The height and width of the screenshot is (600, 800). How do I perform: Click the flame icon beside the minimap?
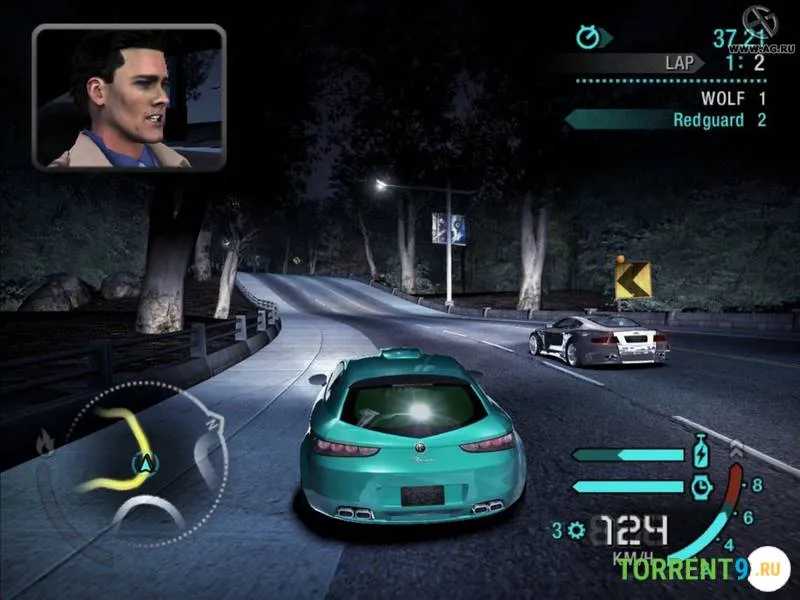pos(46,440)
